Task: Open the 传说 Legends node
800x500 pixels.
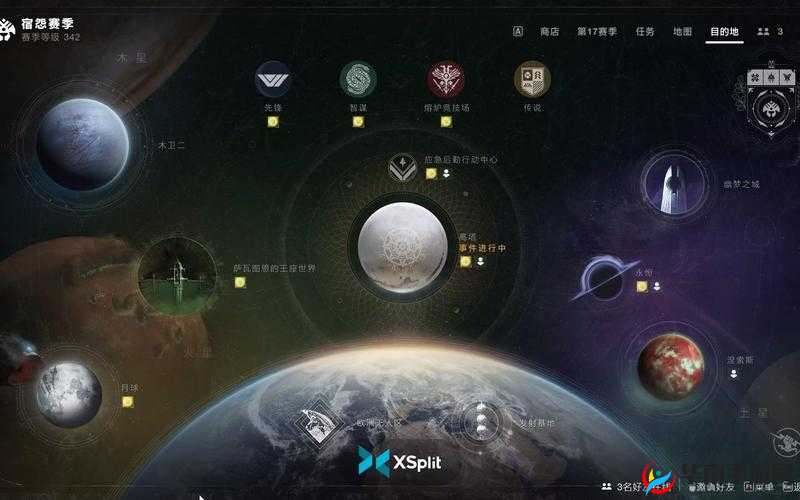Action: pos(531,79)
